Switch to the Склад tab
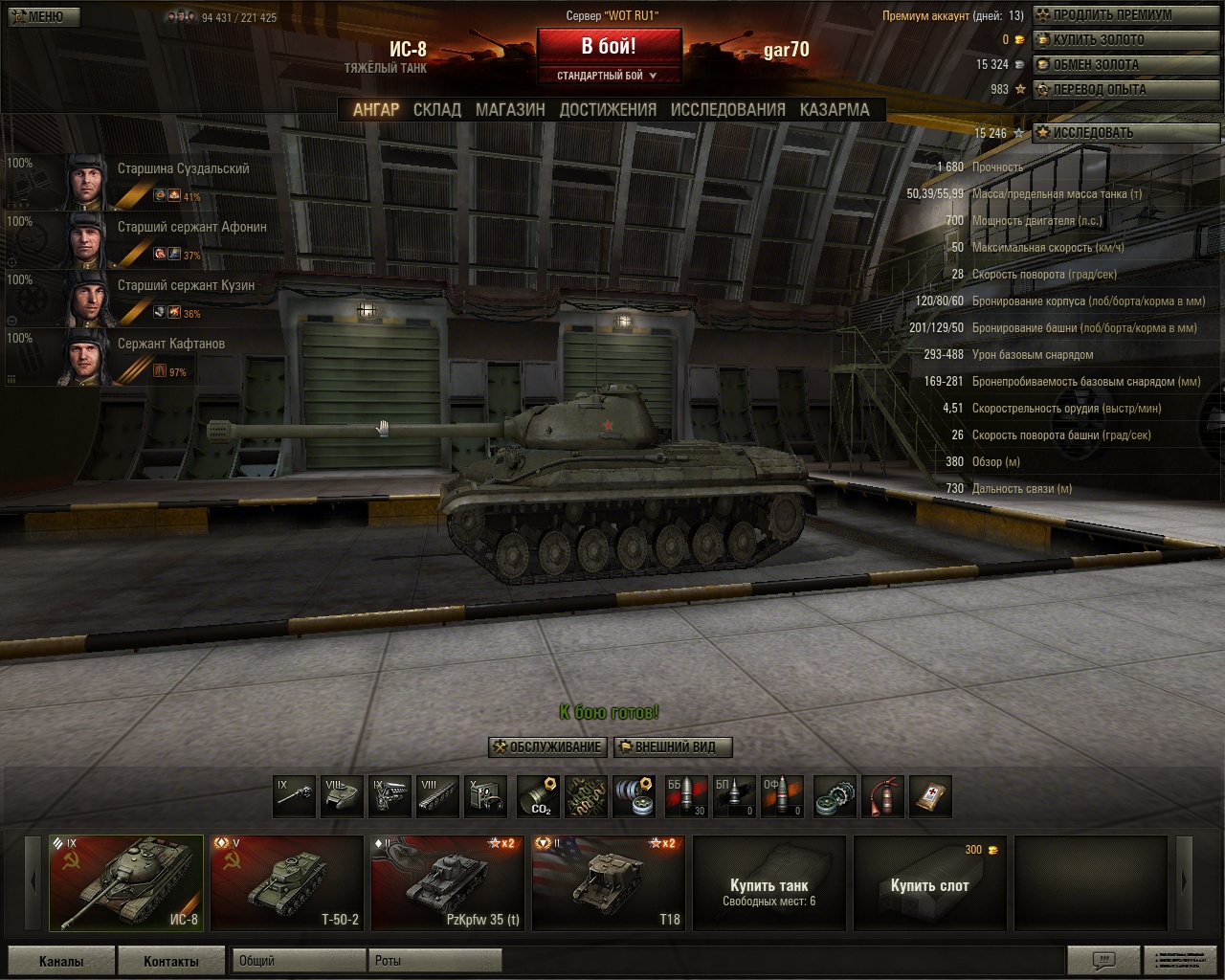The height and width of the screenshot is (980, 1225). (x=437, y=110)
